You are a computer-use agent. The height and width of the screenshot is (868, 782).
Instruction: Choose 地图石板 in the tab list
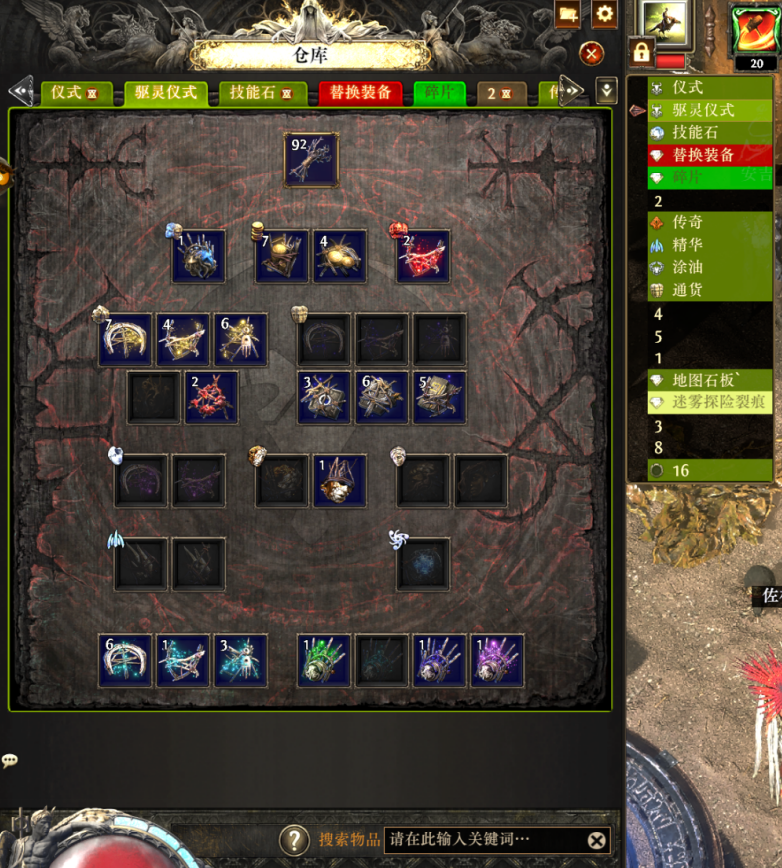705,381
